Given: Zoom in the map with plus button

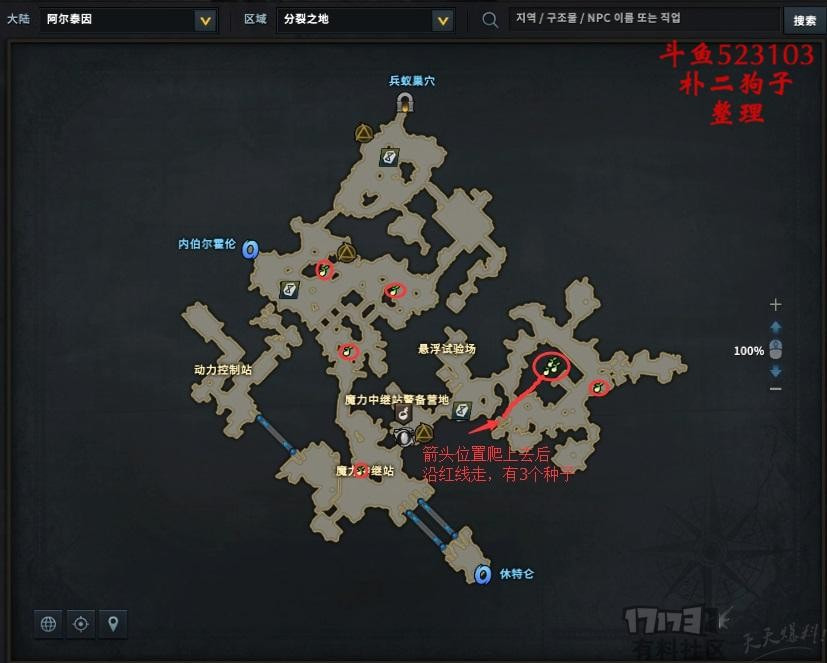Looking at the screenshot, I should 775,305.
